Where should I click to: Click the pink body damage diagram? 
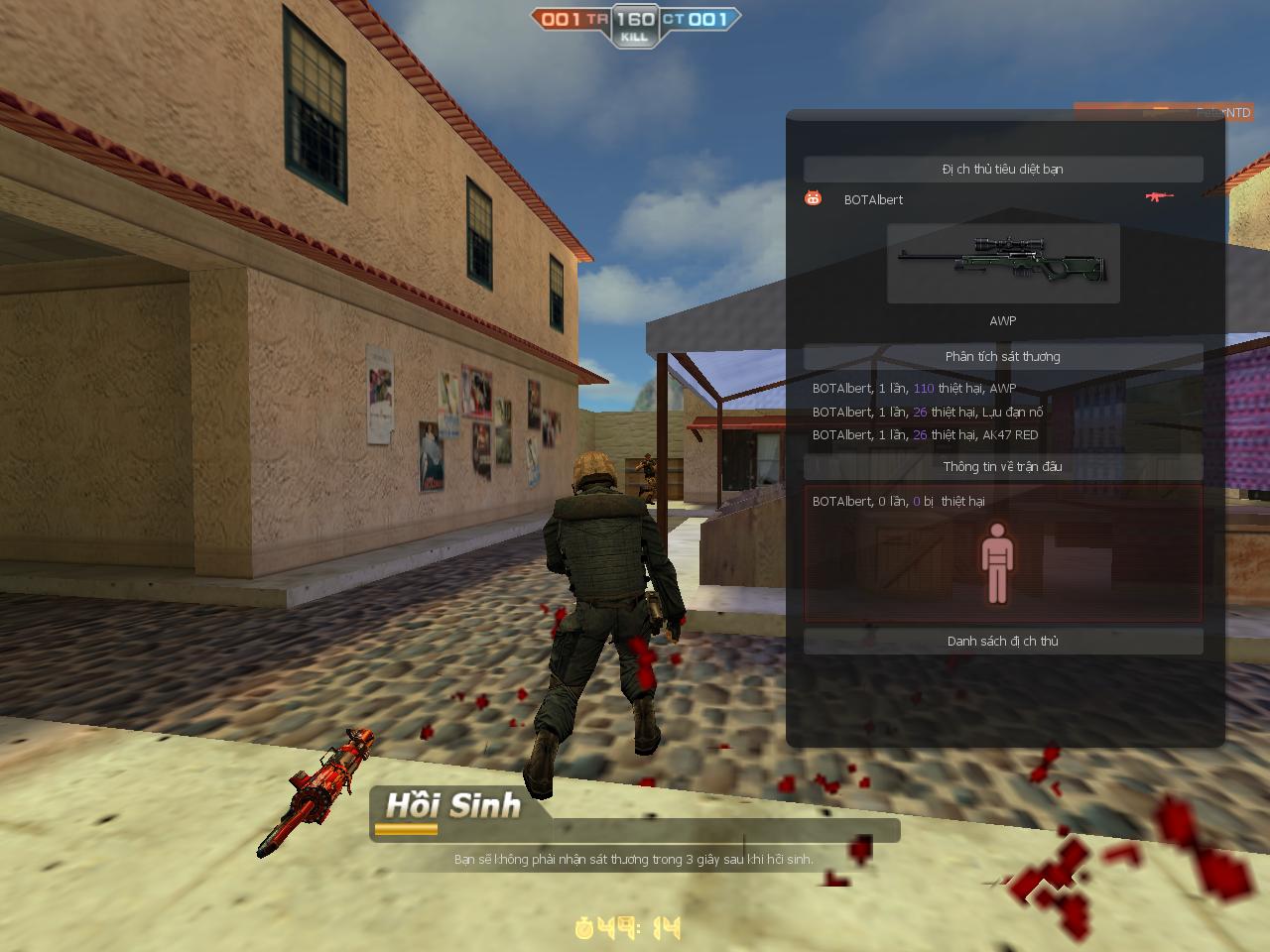coord(999,565)
